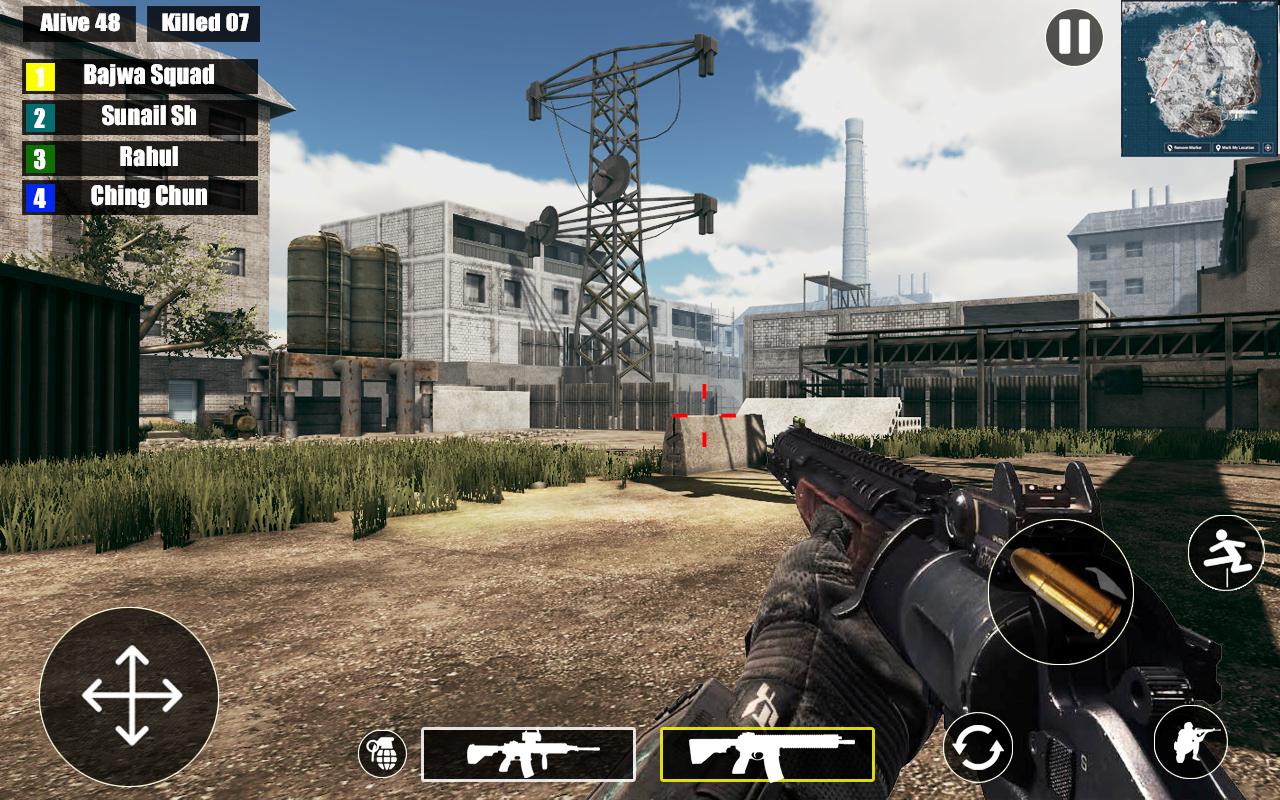Screen dimensions: 1280x800
Task: Select Ching Chun in the squad list
Action: [140, 197]
